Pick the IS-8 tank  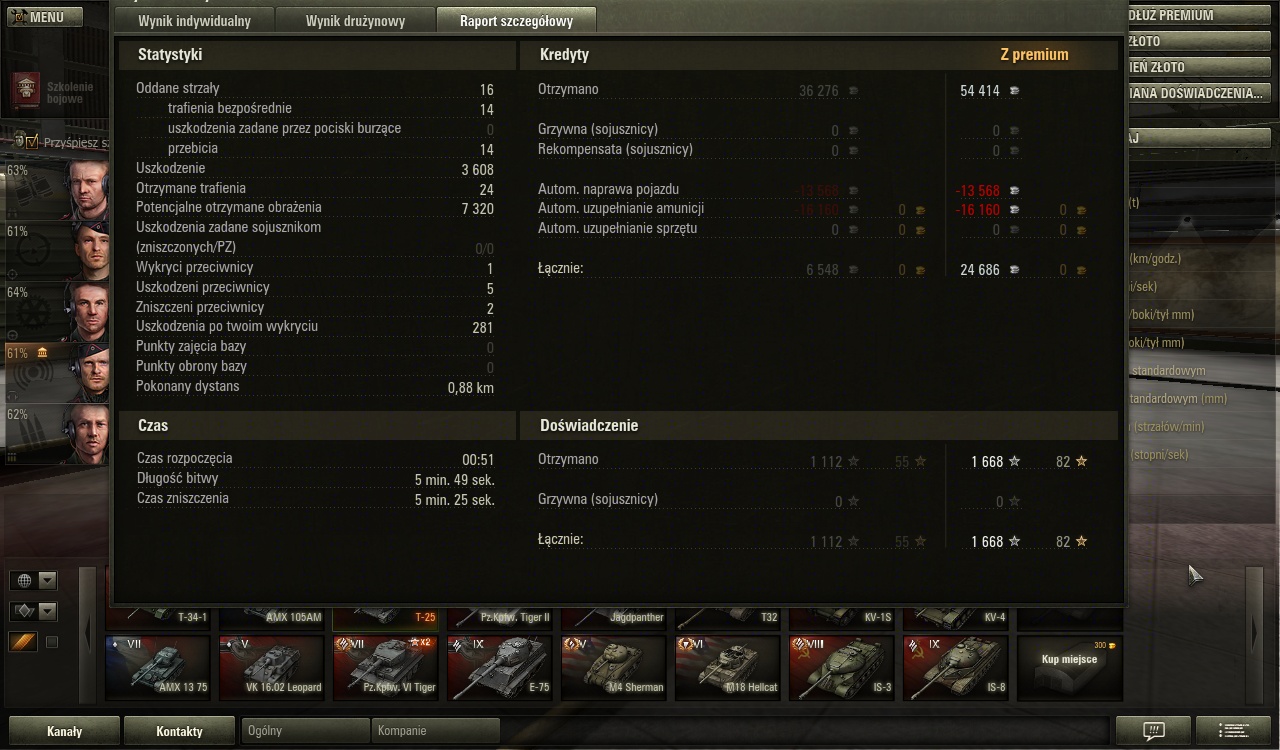tap(956, 667)
